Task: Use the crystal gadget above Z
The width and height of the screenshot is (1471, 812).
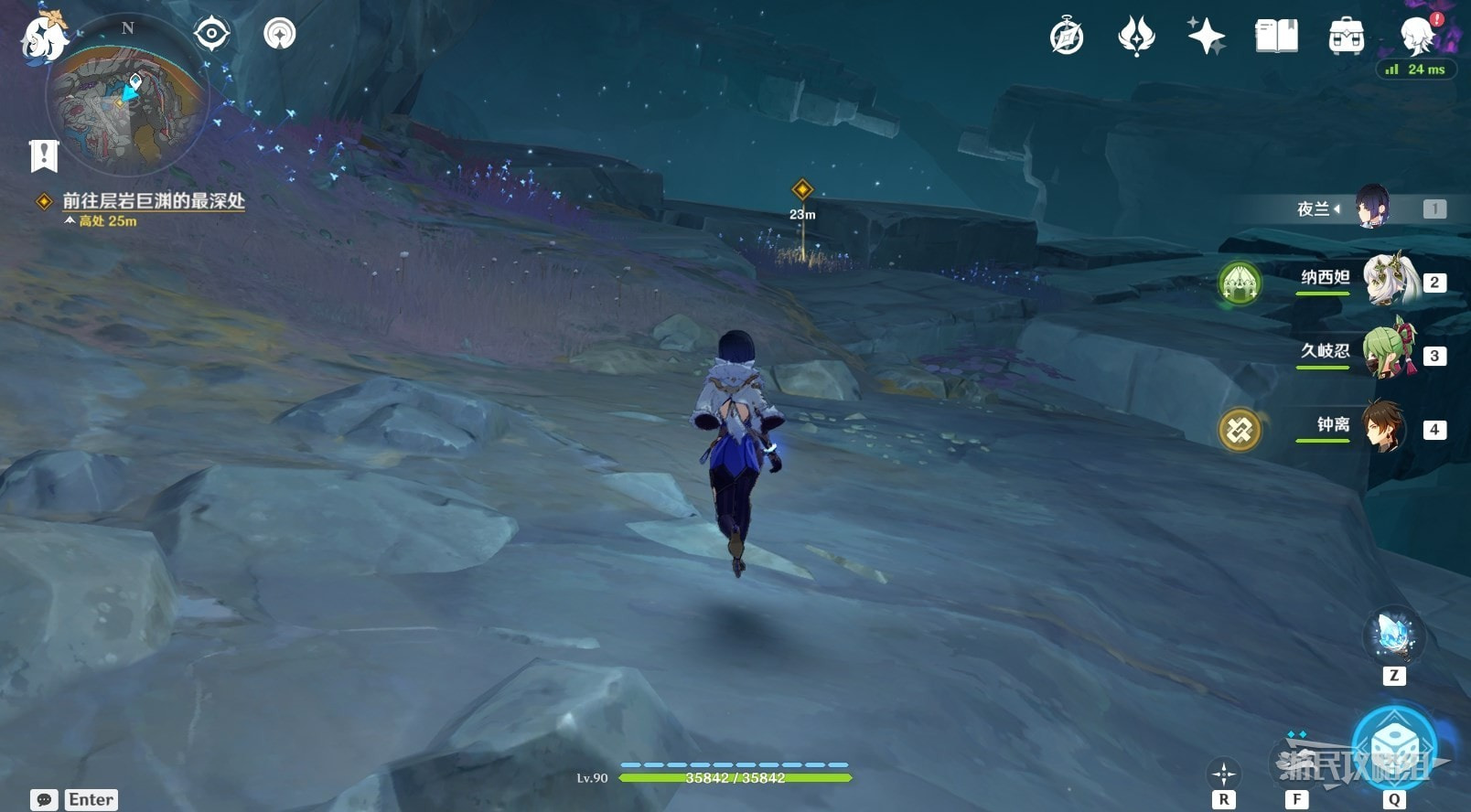Action: [1393, 635]
